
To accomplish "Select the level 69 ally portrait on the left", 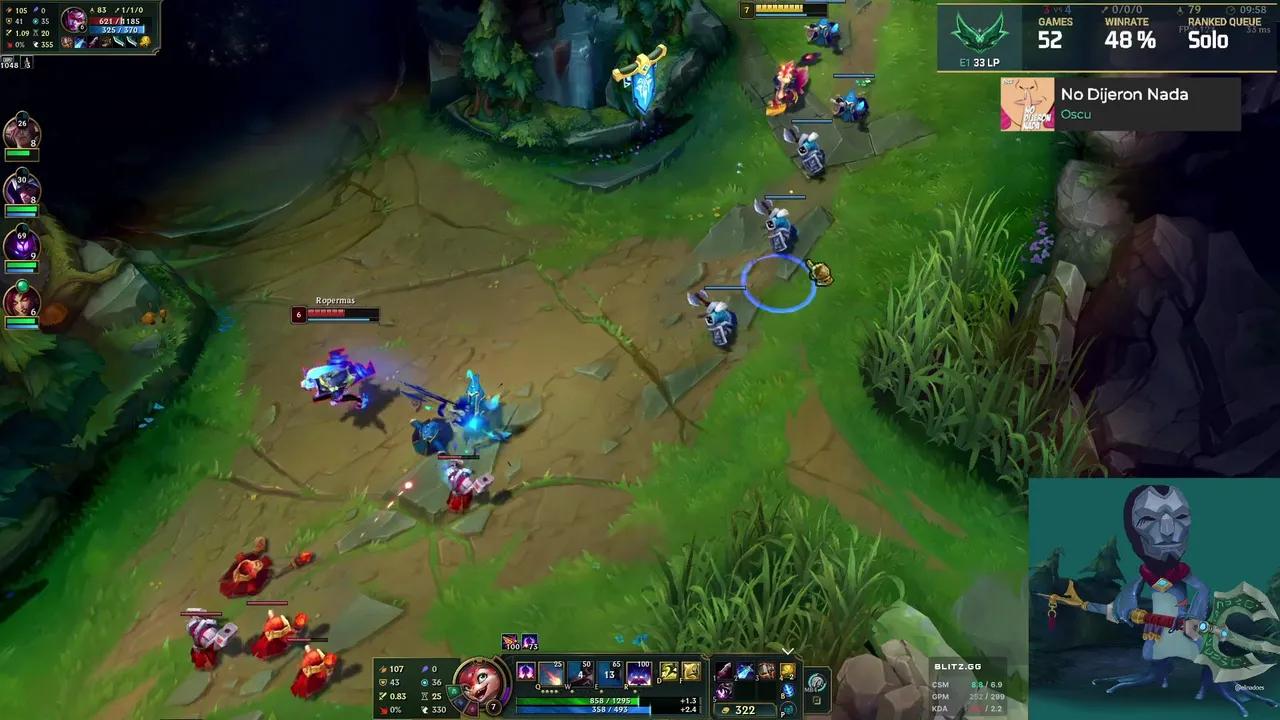I will click(22, 245).
